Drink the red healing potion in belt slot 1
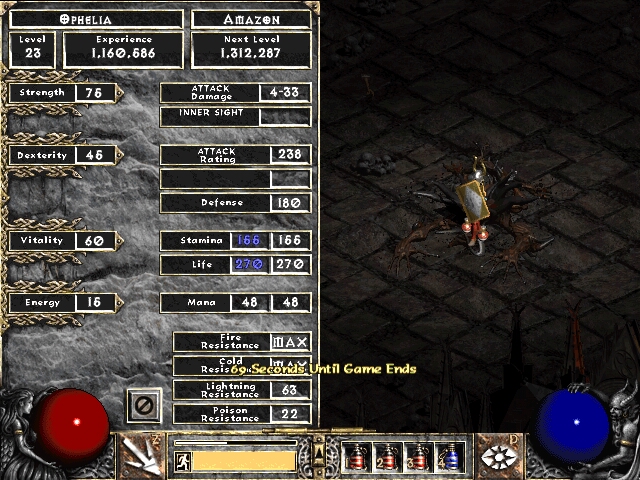This screenshot has width=640, height=480. (356, 457)
